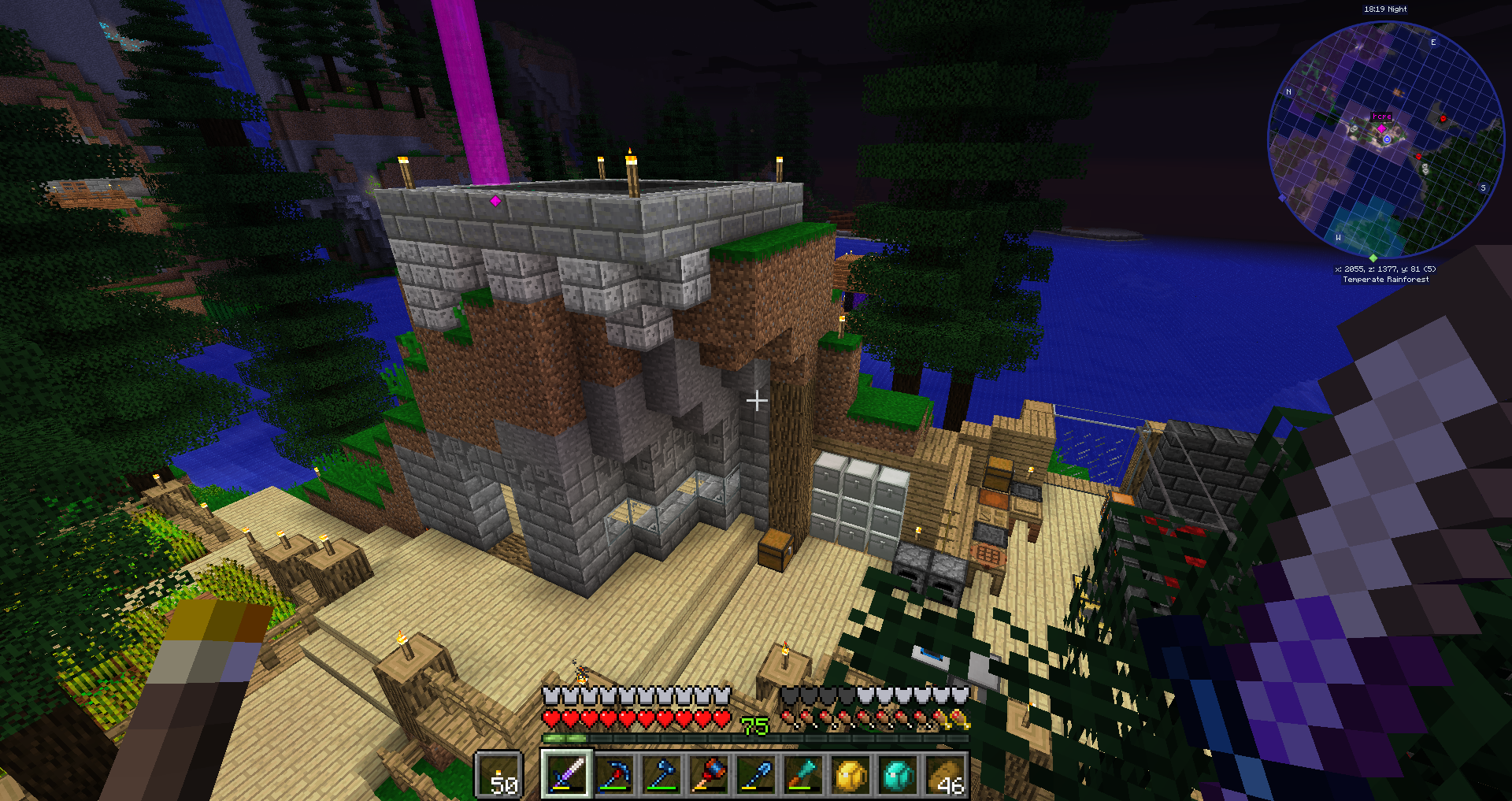
Task: Click the magenta home waypoint on minimap
Action: 1381,128
